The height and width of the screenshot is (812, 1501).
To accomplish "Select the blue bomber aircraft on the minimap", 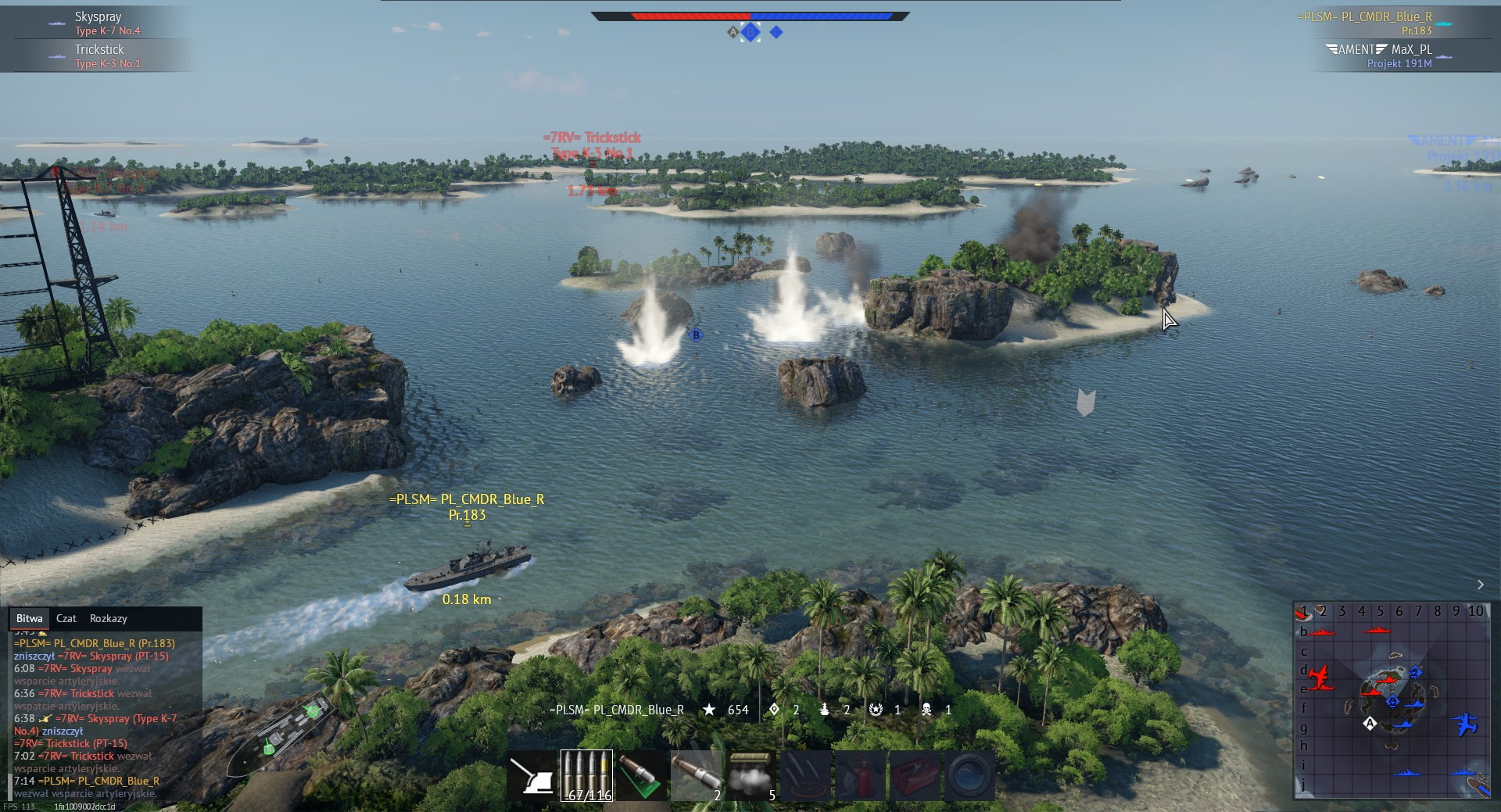I will 1466,724.
